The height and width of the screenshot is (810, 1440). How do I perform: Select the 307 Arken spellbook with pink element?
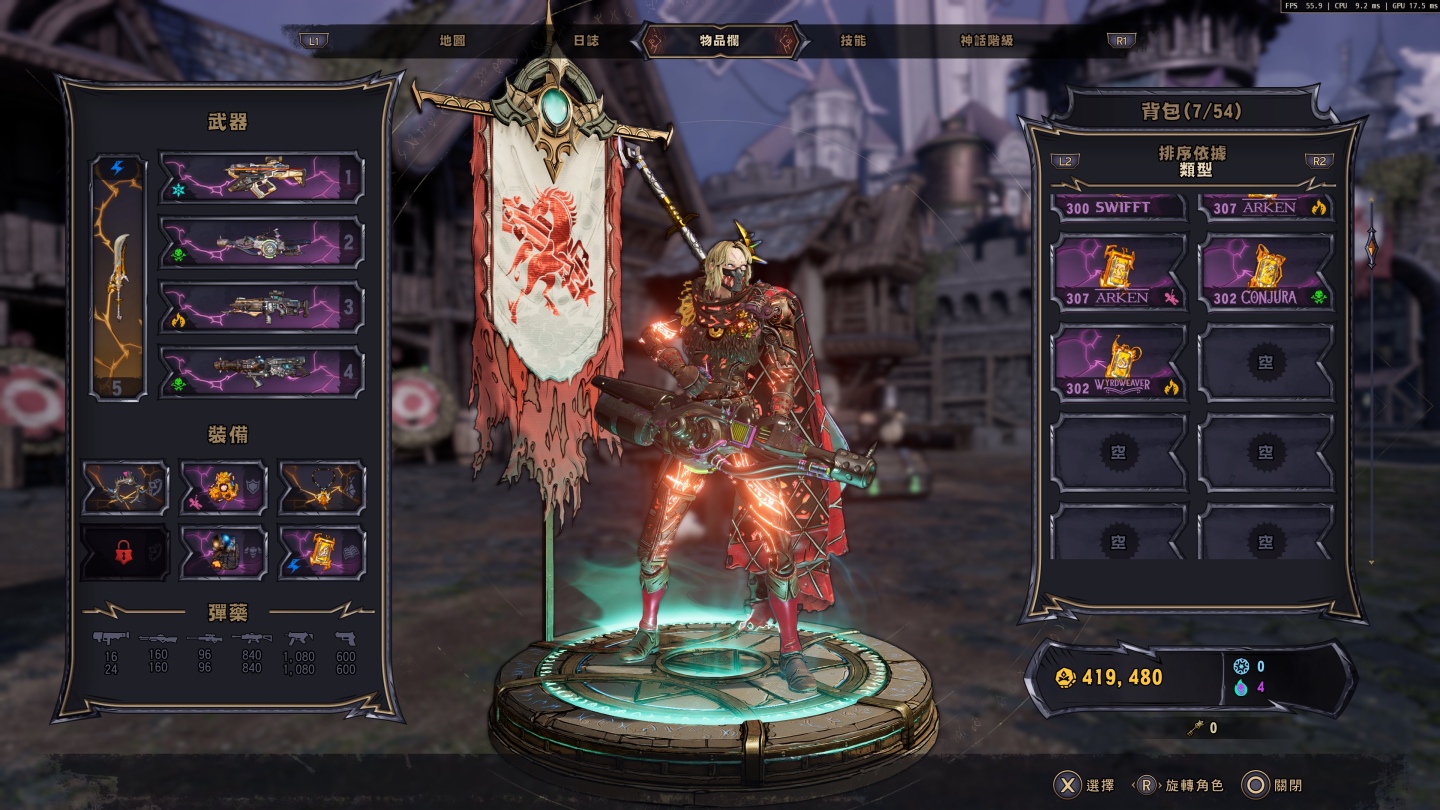point(1120,273)
